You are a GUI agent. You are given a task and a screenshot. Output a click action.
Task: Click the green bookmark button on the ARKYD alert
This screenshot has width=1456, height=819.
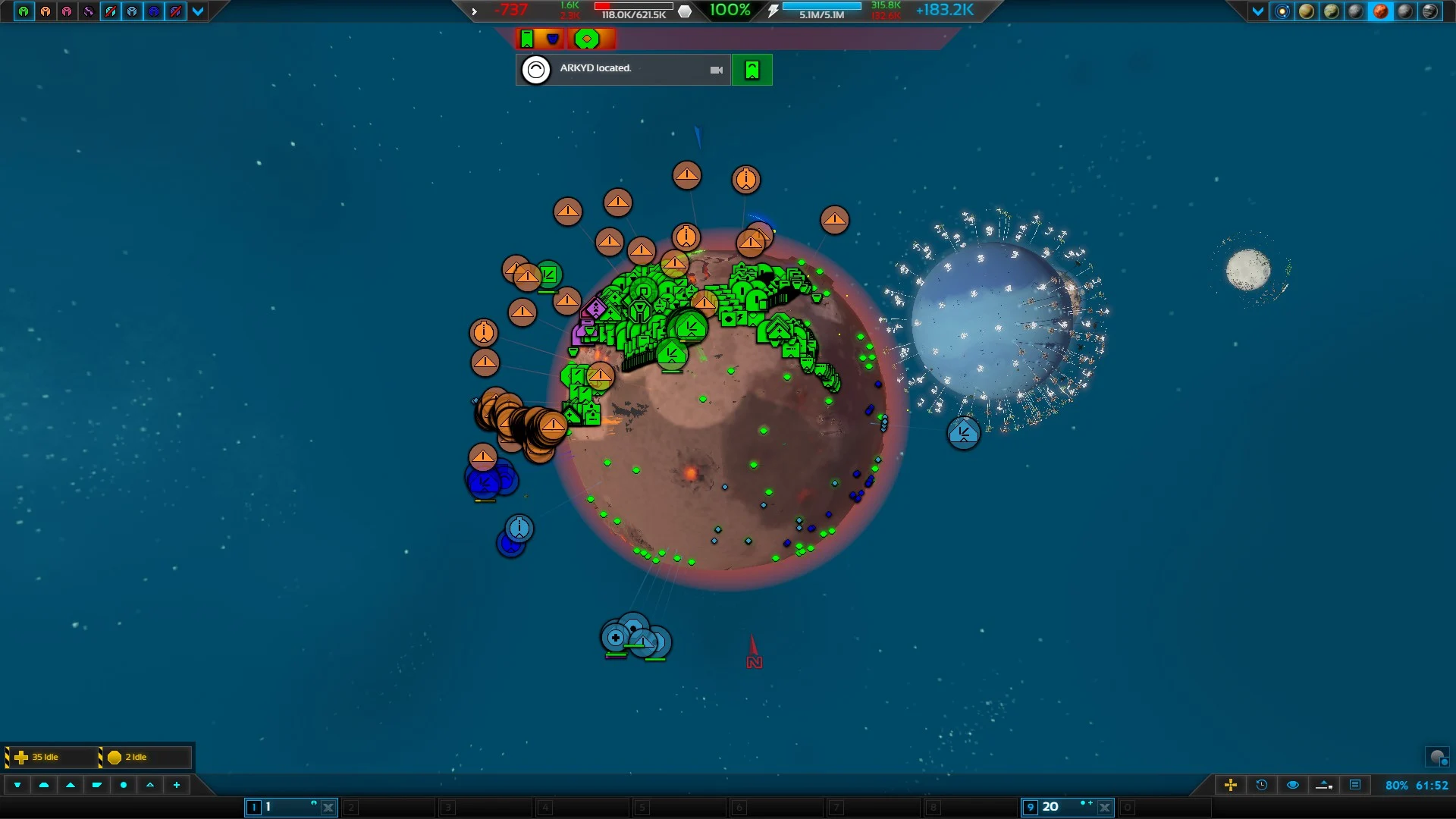[x=752, y=70]
